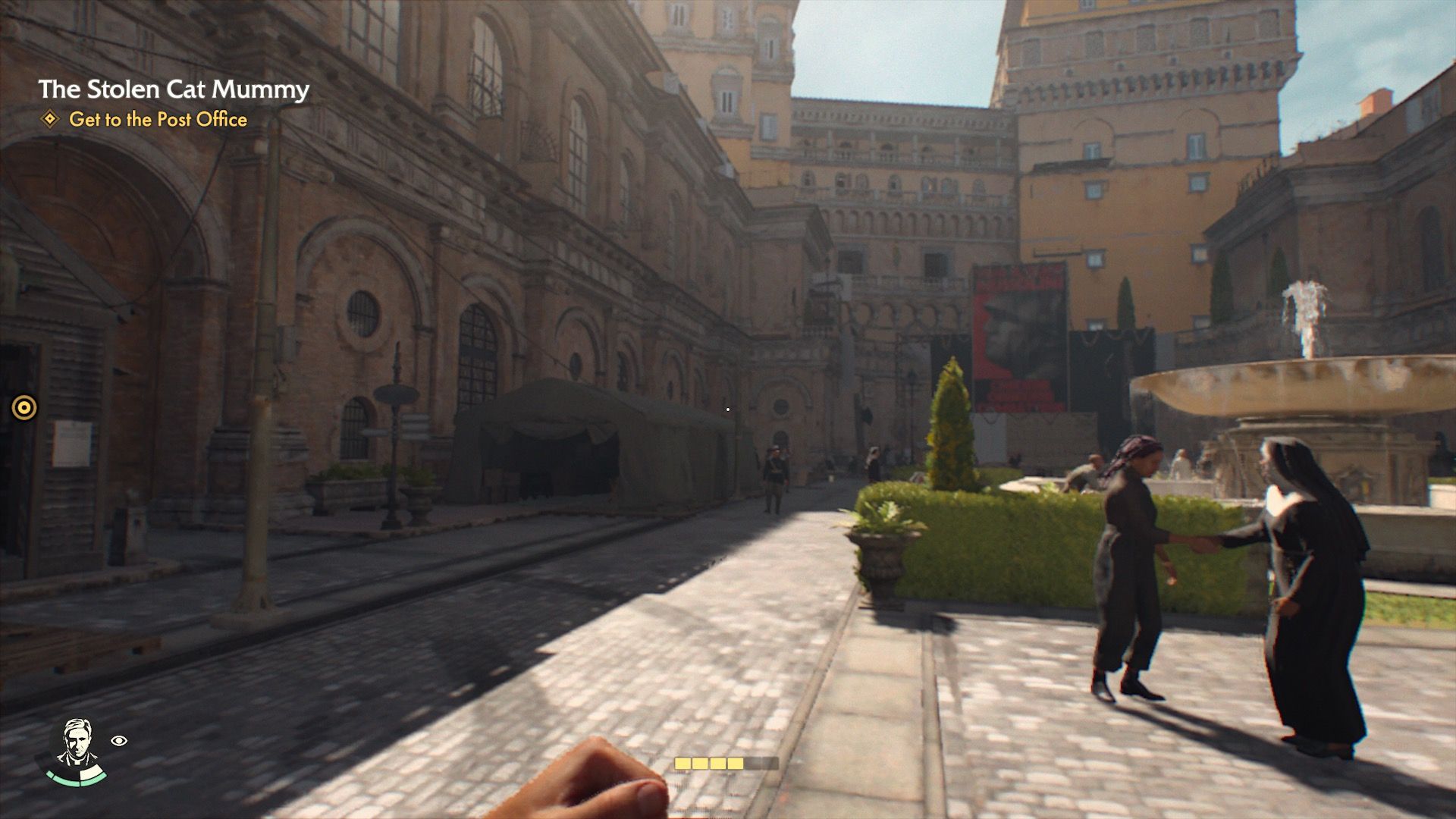Click the white aiming reticle dot at screen center
1456x819 pixels.
[727, 408]
